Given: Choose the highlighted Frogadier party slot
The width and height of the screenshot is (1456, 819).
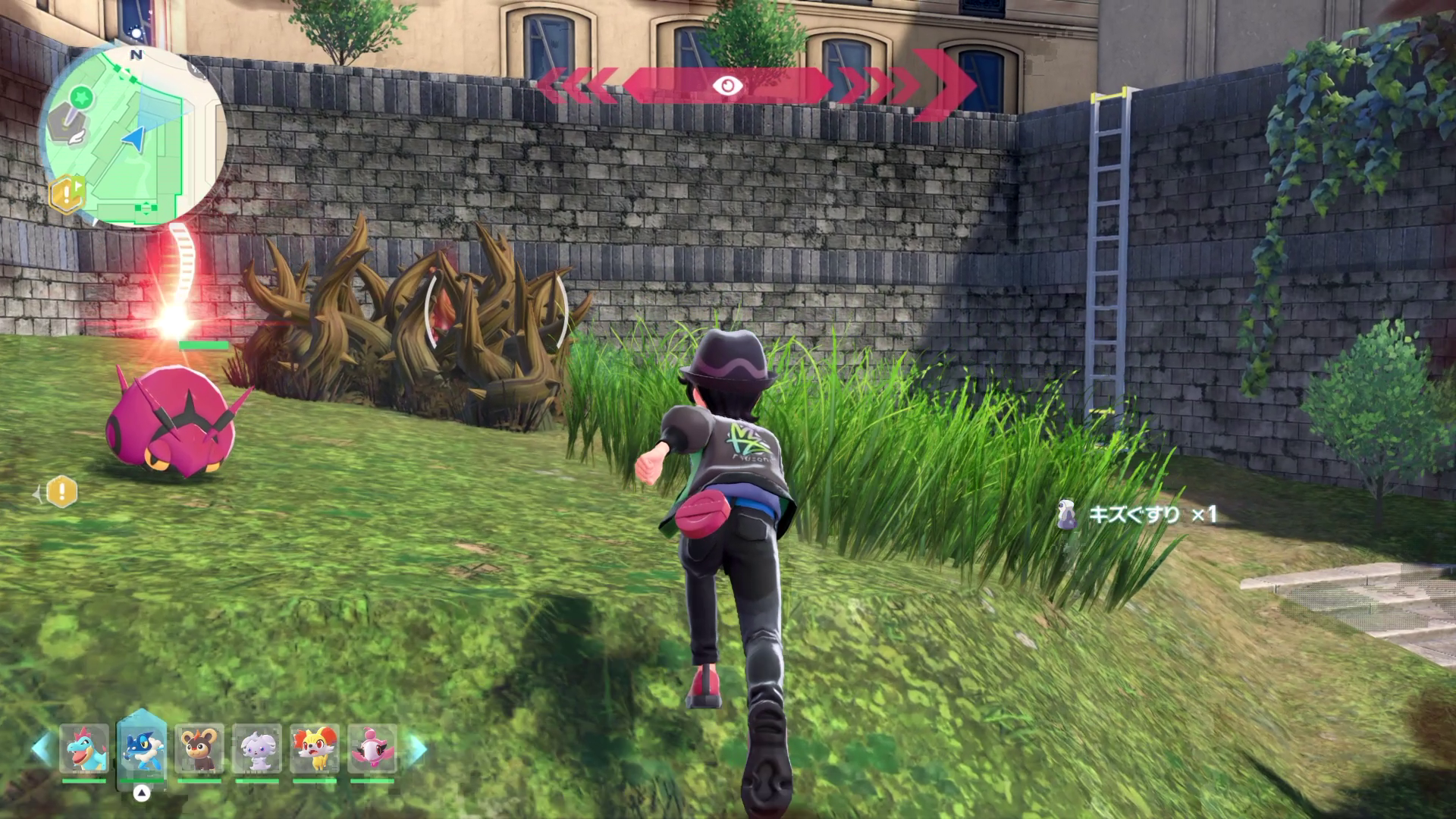Looking at the screenshot, I should [x=142, y=748].
